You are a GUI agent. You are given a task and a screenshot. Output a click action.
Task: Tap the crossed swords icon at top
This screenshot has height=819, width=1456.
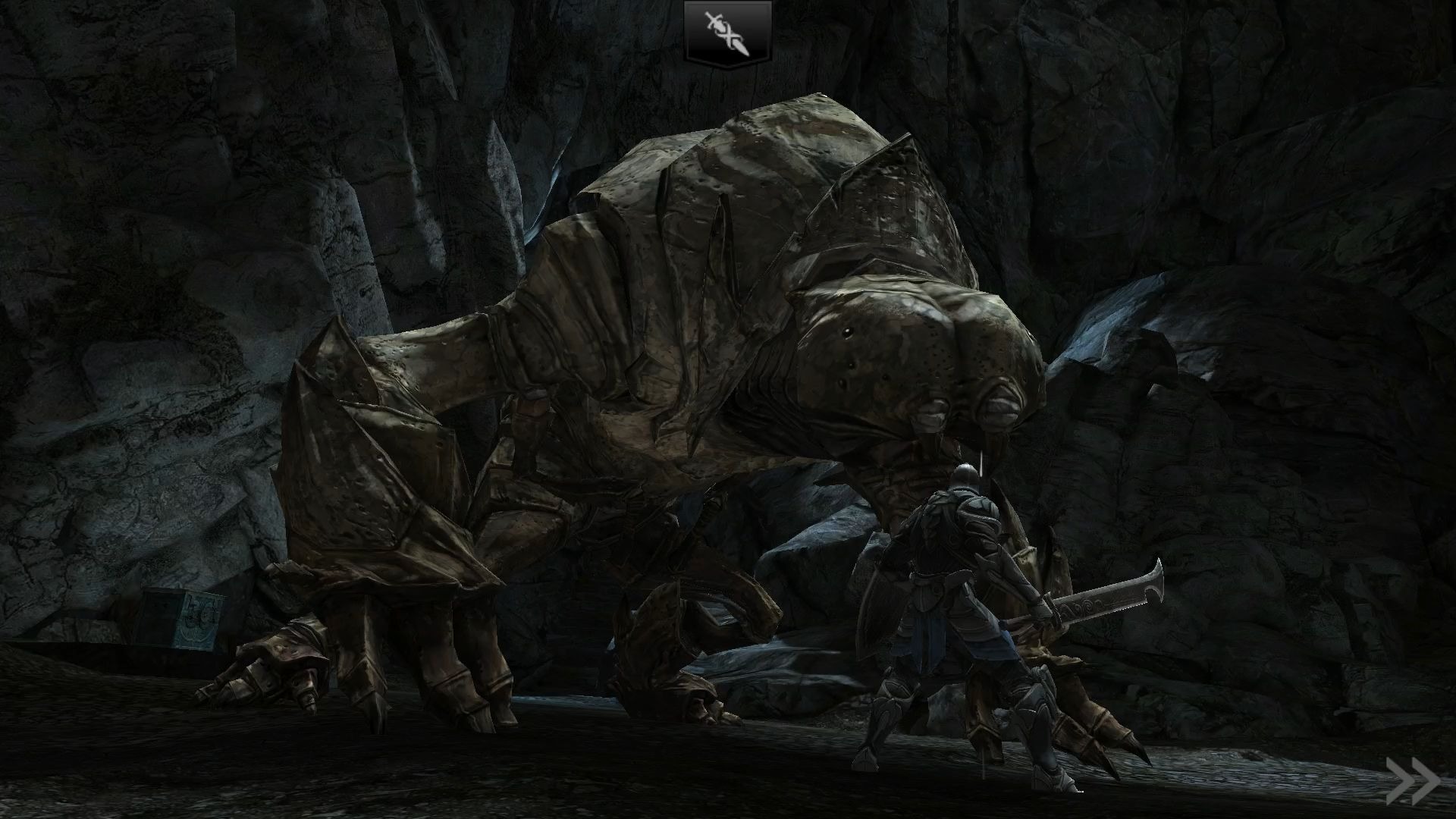pos(728,32)
